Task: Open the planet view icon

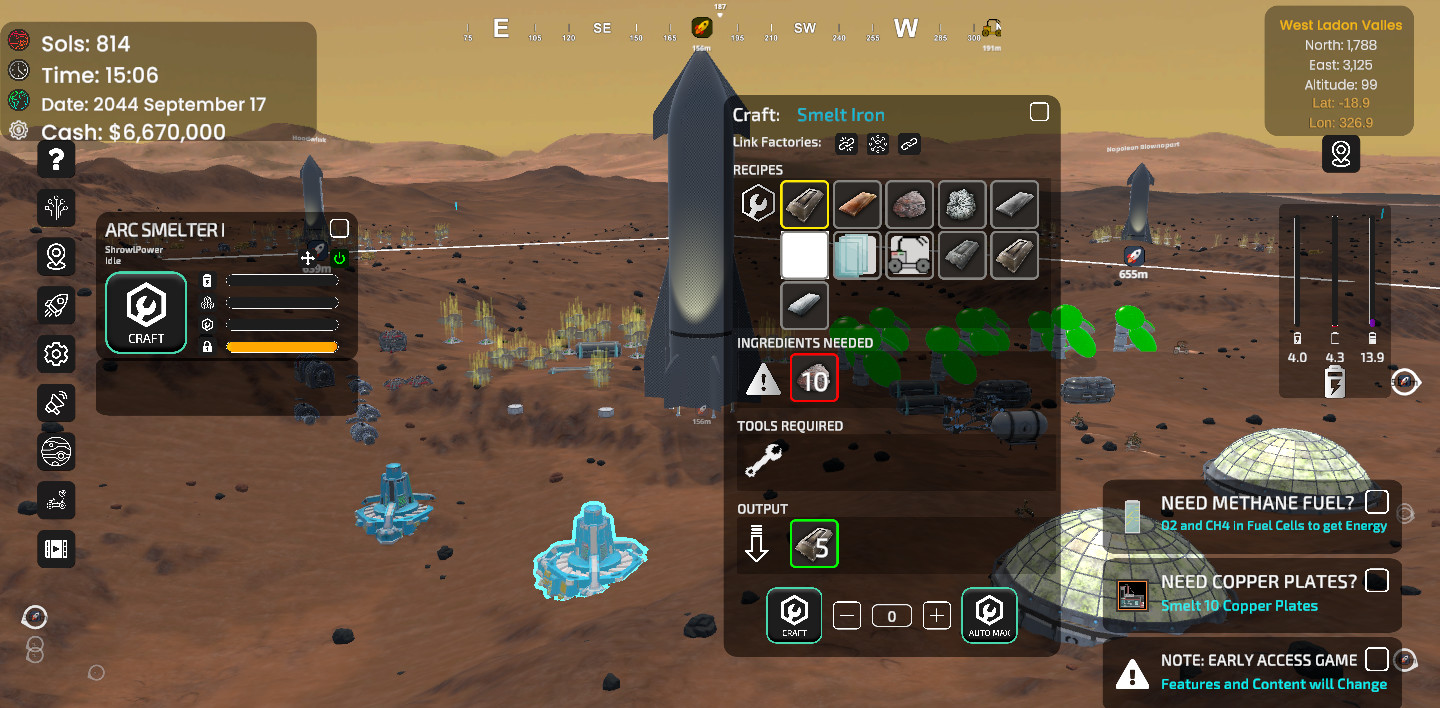Action: [56, 451]
